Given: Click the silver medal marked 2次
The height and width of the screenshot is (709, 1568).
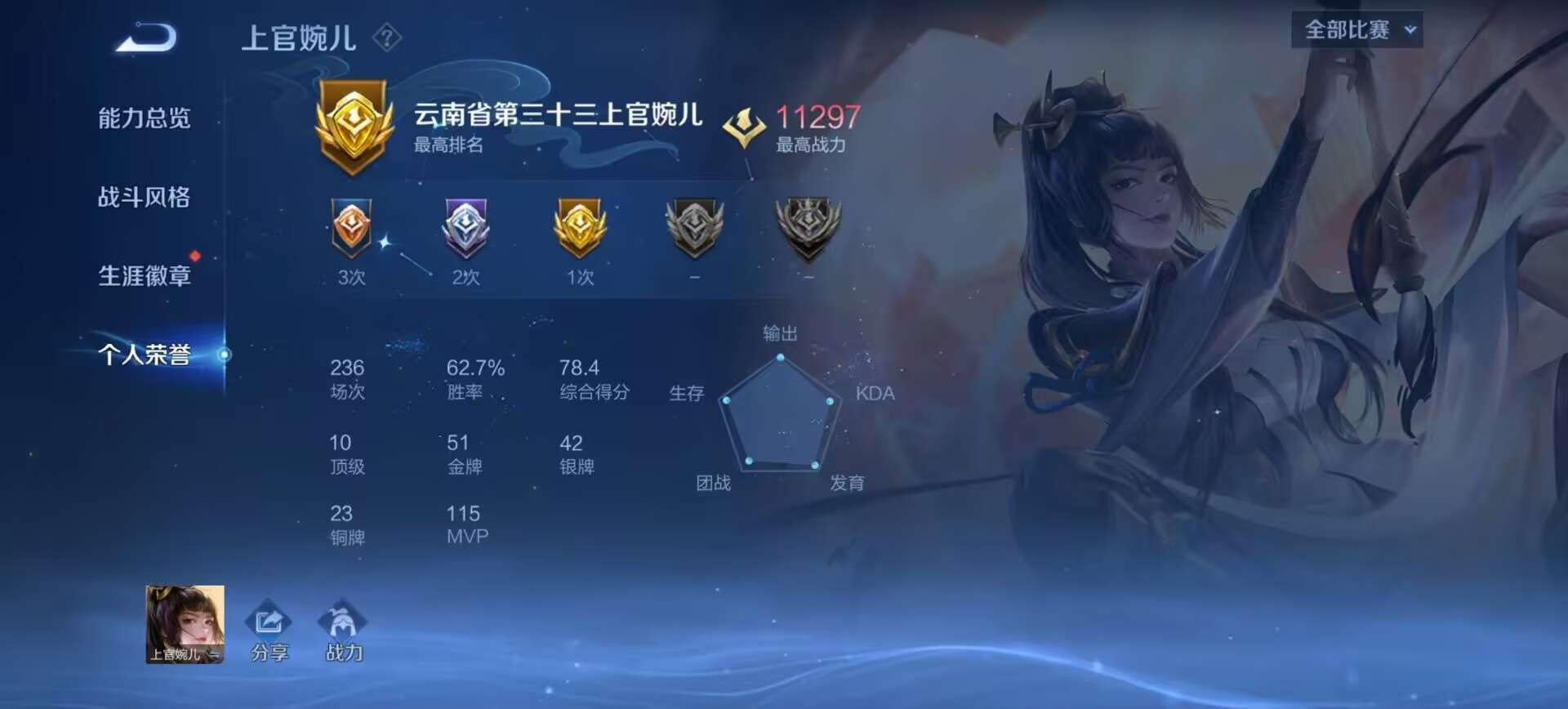Looking at the screenshot, I should (465, 233).
